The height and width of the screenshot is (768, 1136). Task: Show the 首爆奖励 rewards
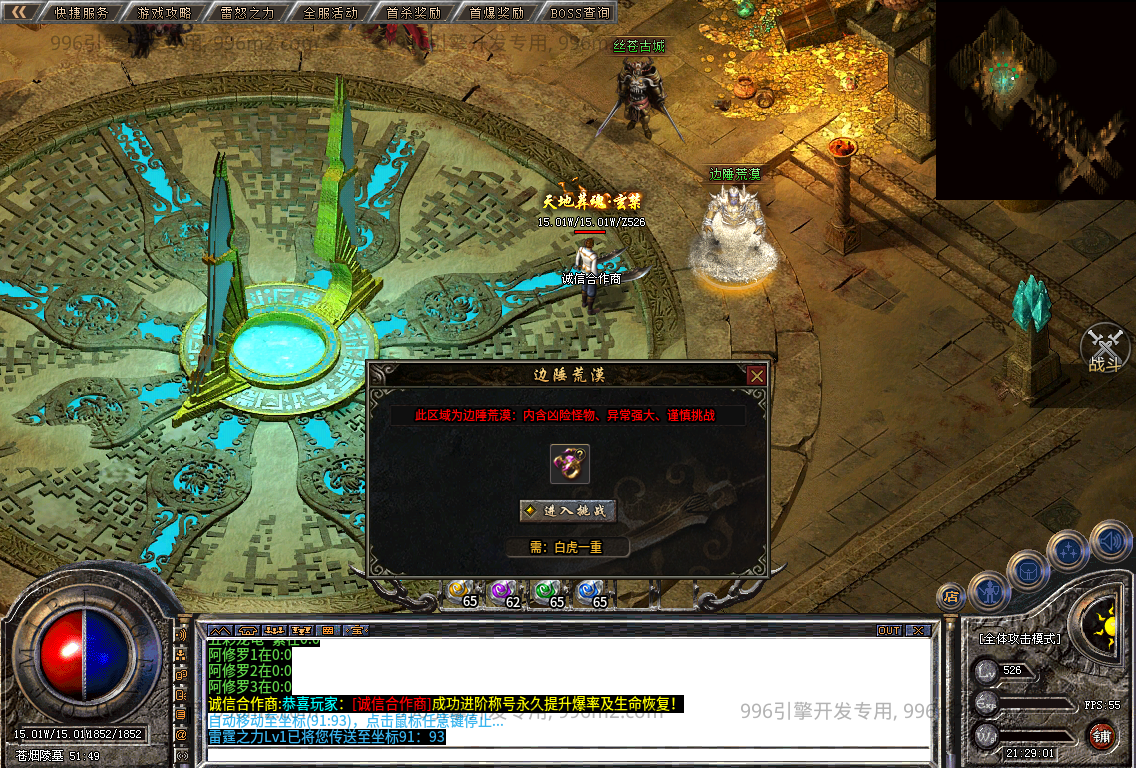(x=496, y=13)
